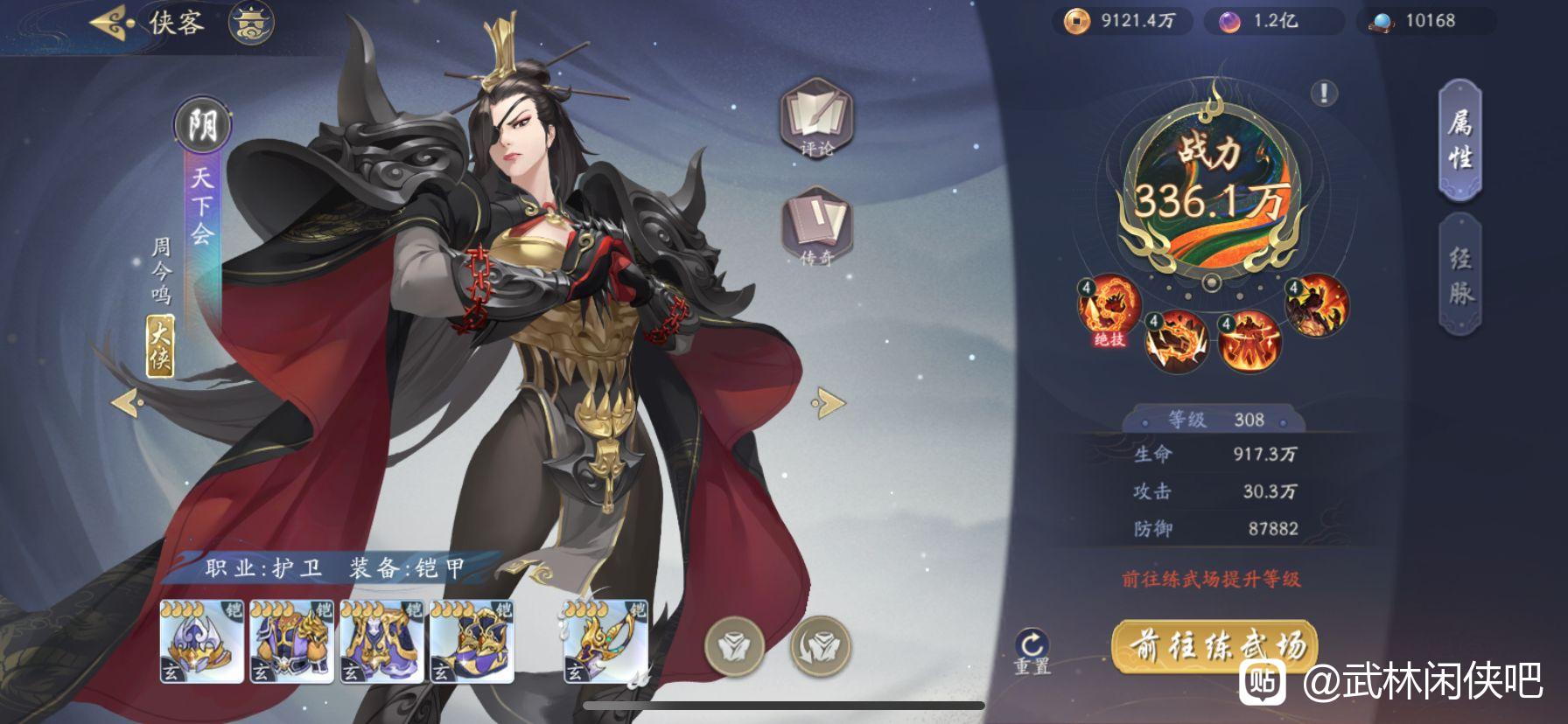
Task: Switch to the 经脉 meridians tab
Action: click(1459, 274)
